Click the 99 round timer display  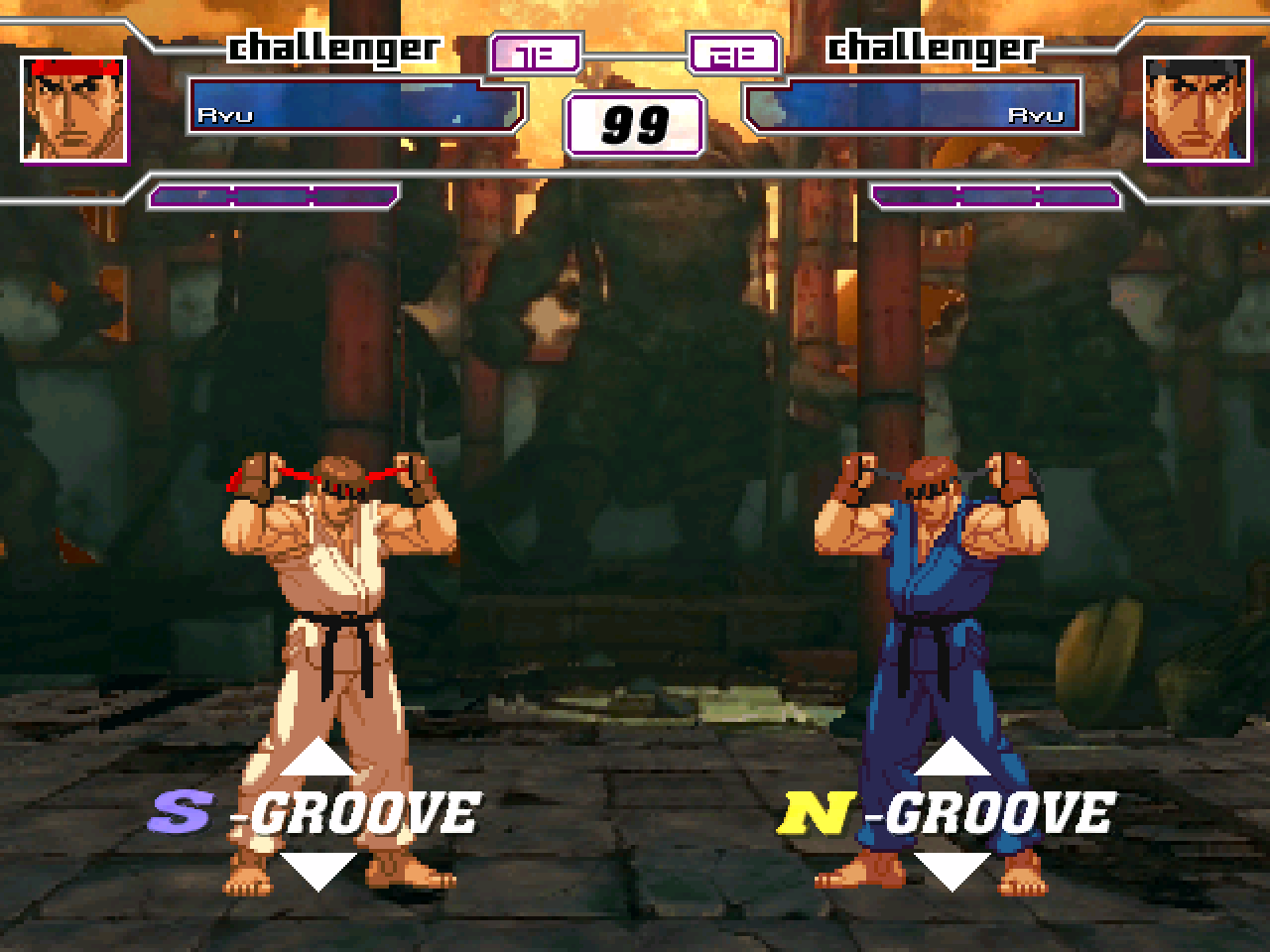[634, 123]
